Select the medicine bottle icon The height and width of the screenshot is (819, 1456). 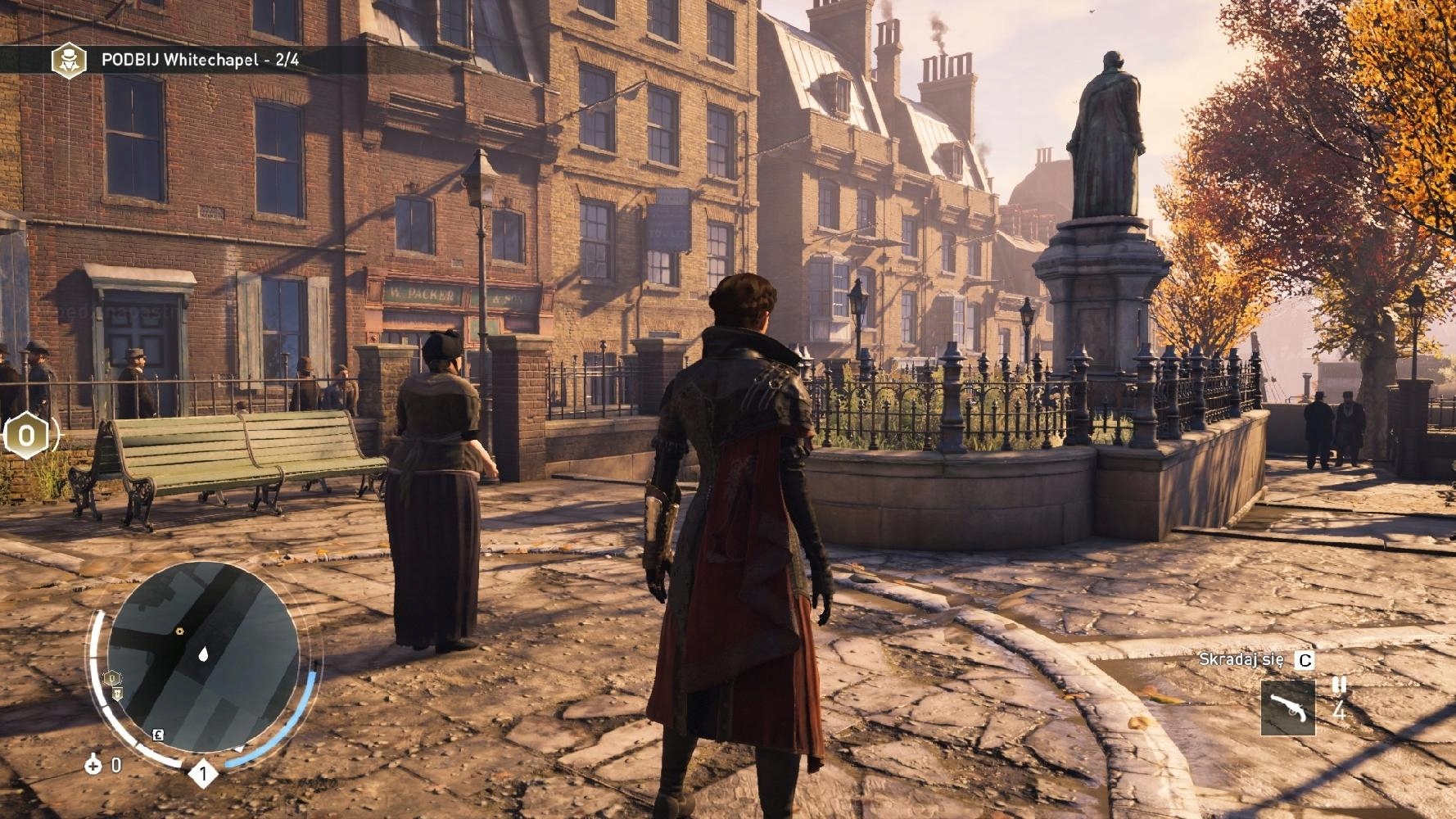pos(93,765)
